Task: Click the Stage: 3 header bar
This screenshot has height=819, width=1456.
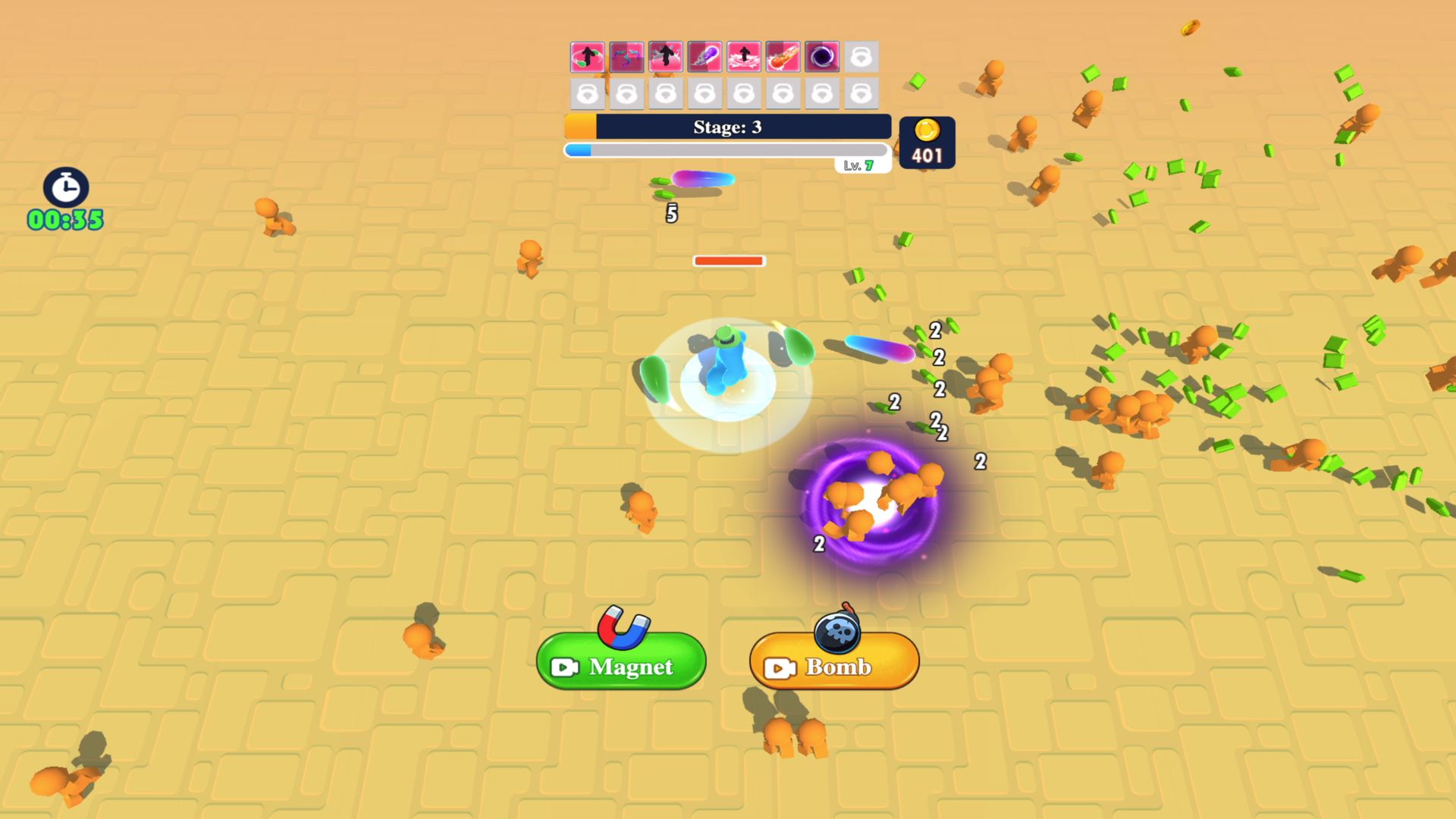Action: pyautogui.click(x=726, y=127)
